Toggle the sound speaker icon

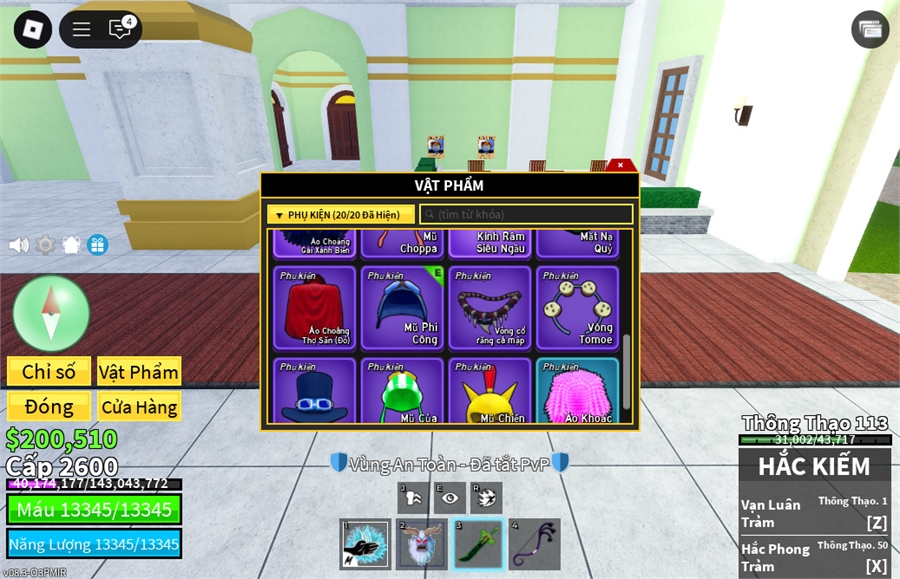(18, 245)
